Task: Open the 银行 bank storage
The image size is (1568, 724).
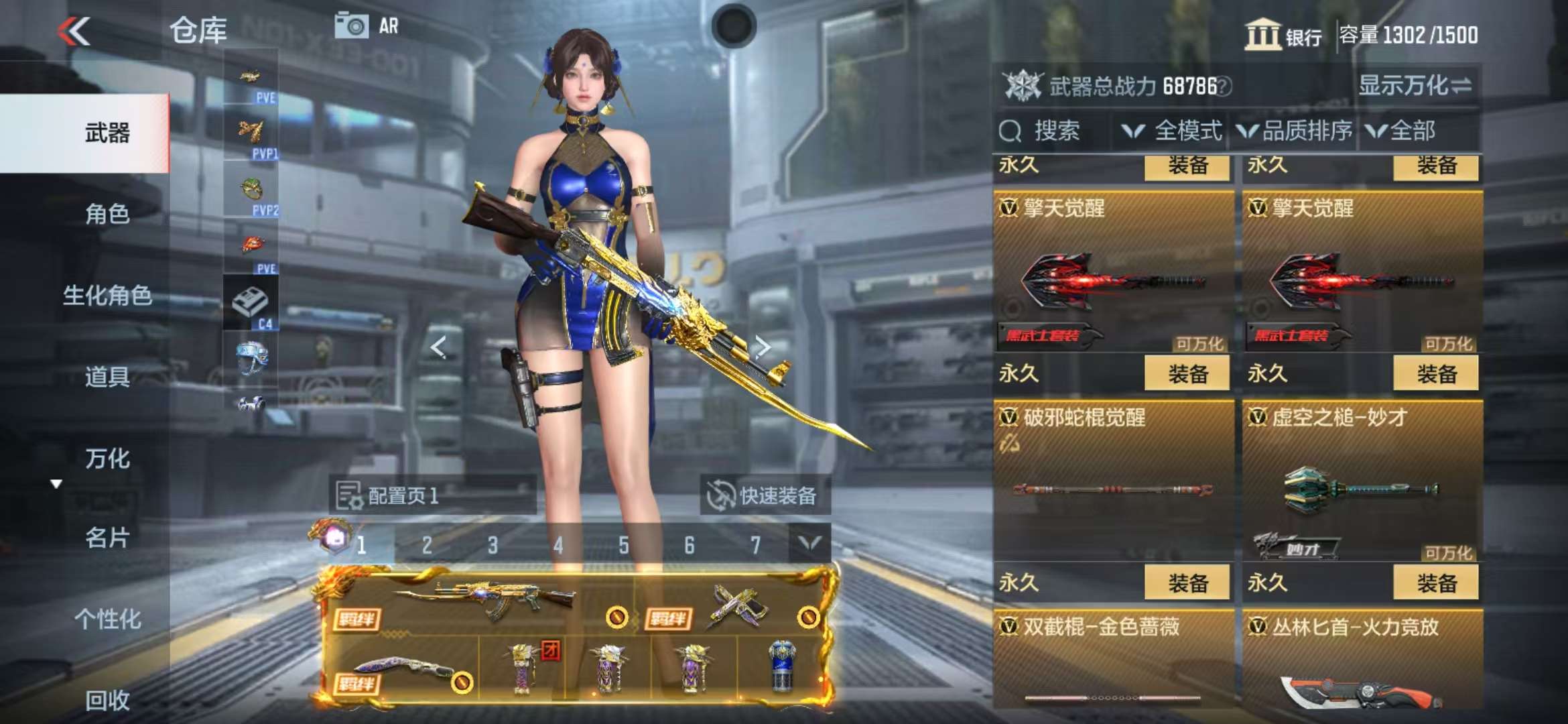Action: point(1283,35)
